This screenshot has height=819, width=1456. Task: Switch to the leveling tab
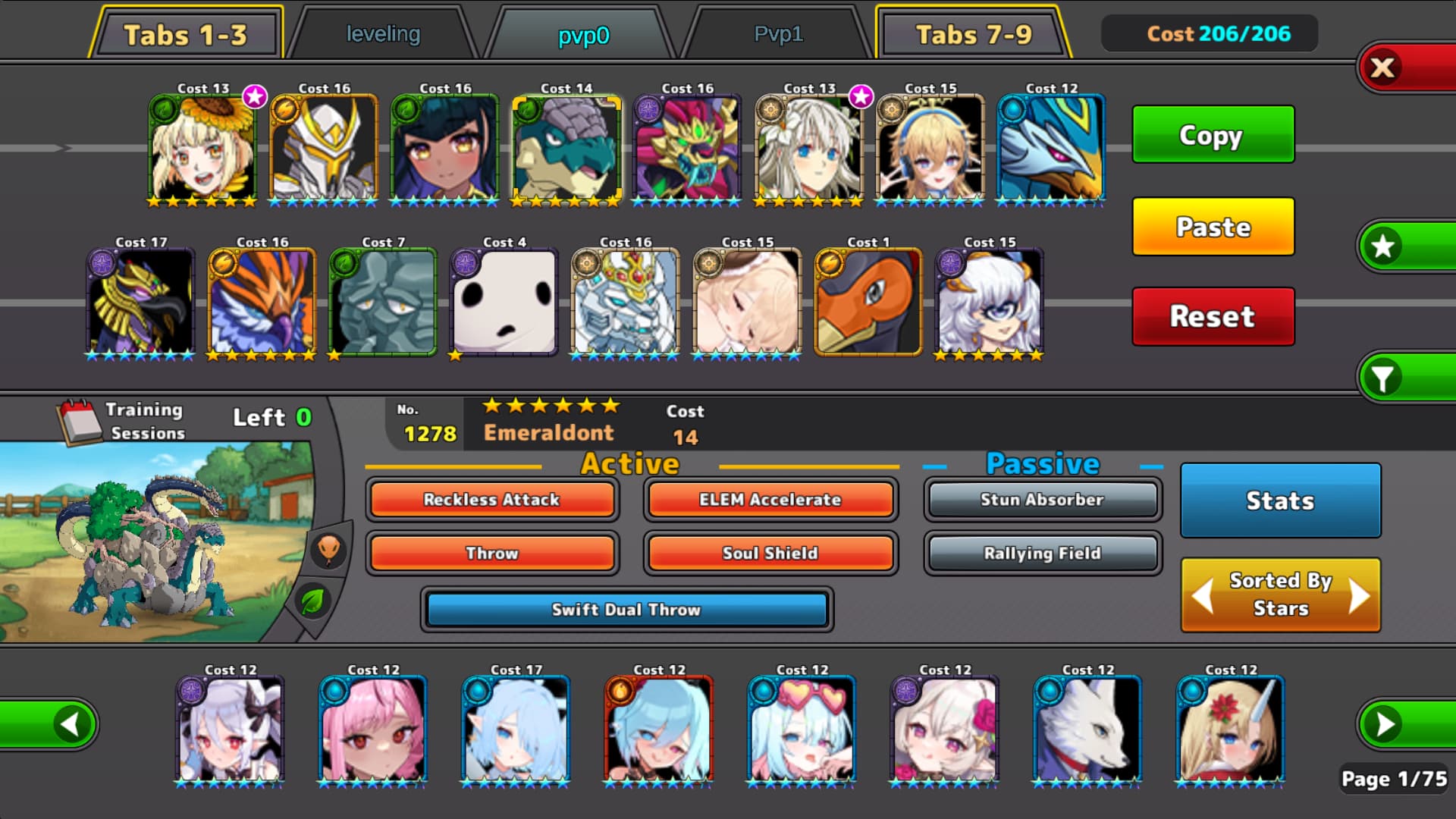point(383,34)
